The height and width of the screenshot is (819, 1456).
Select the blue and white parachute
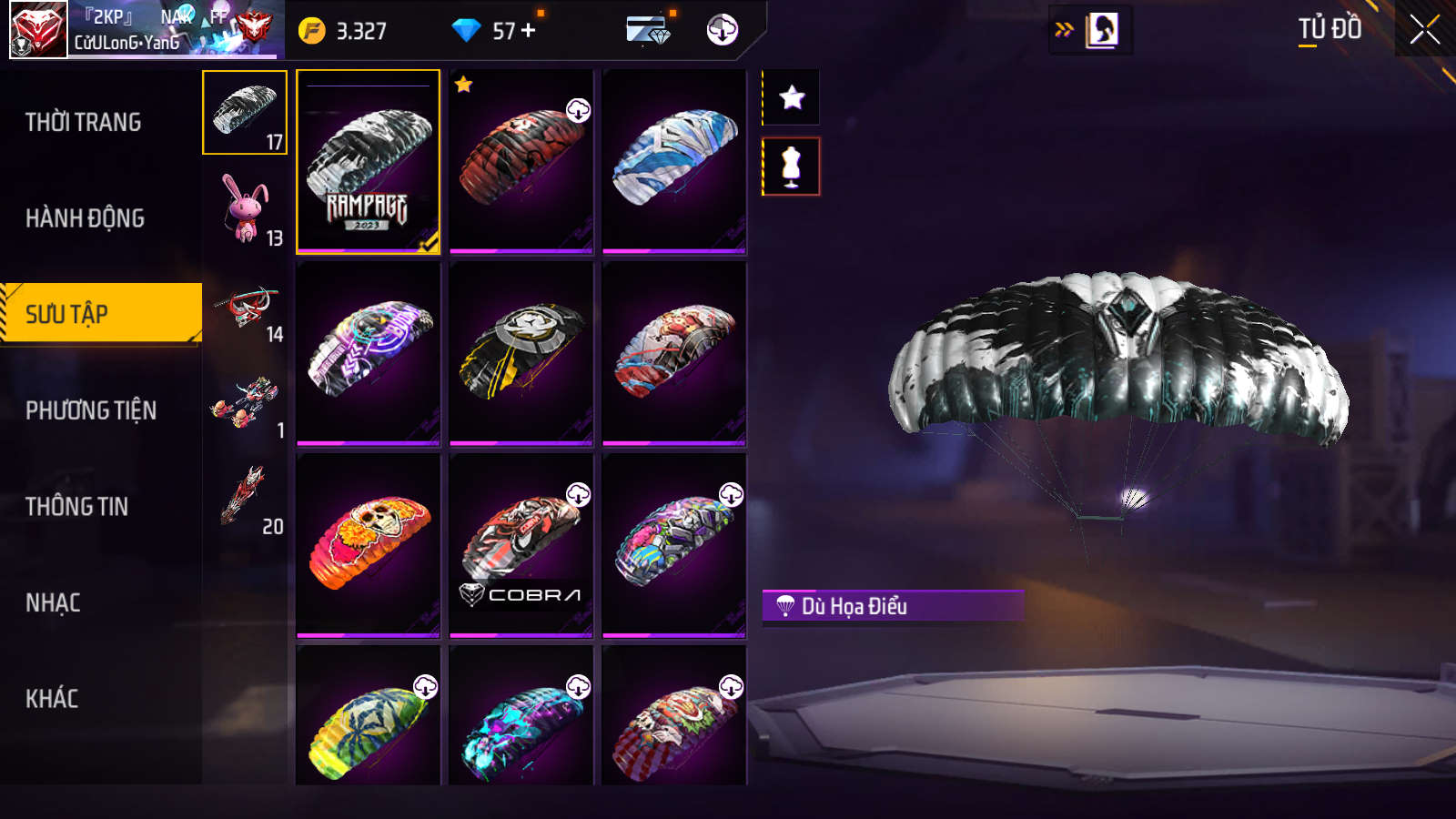pyautogui.click(x=674, y=162)
